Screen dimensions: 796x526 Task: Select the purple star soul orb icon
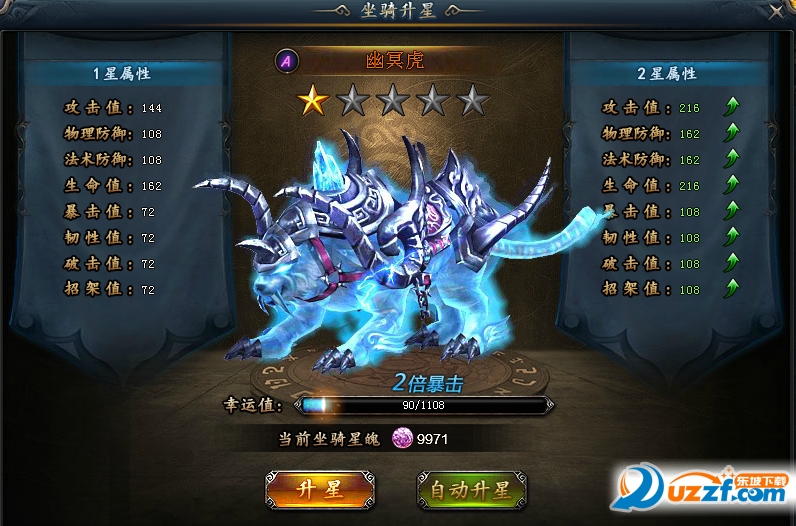[x=402, y=438]
